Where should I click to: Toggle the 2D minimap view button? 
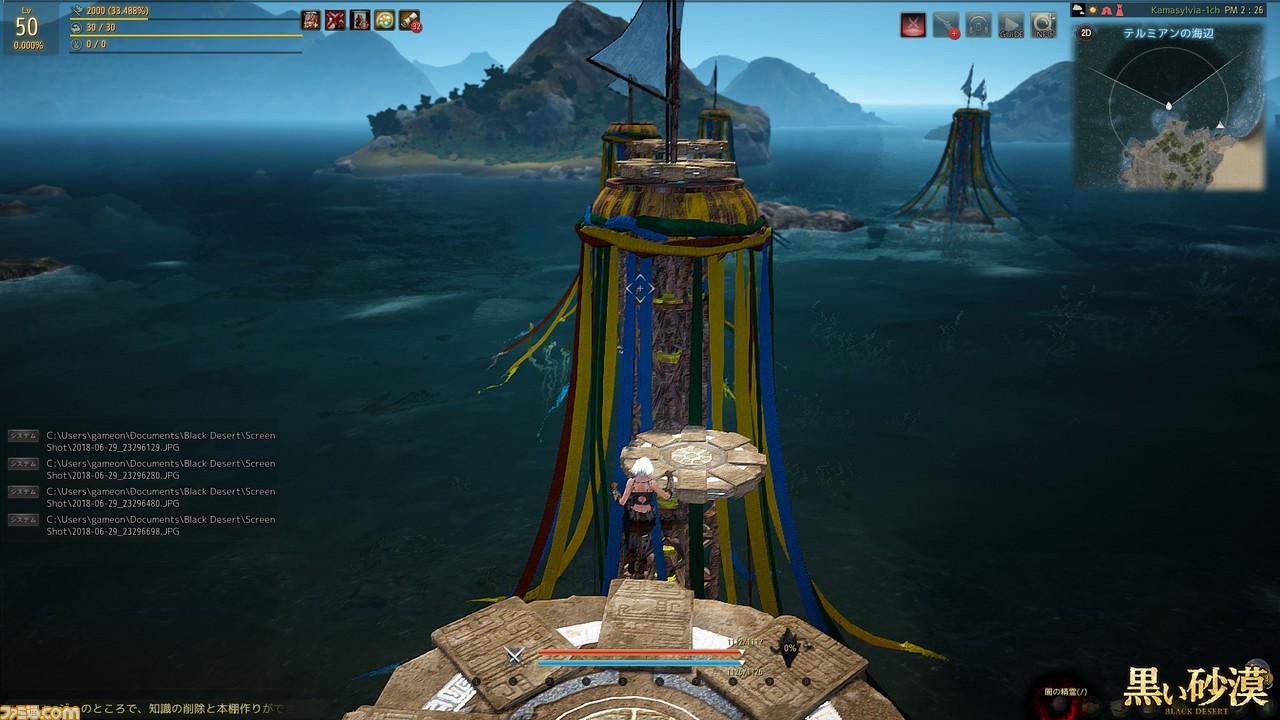1086,32
